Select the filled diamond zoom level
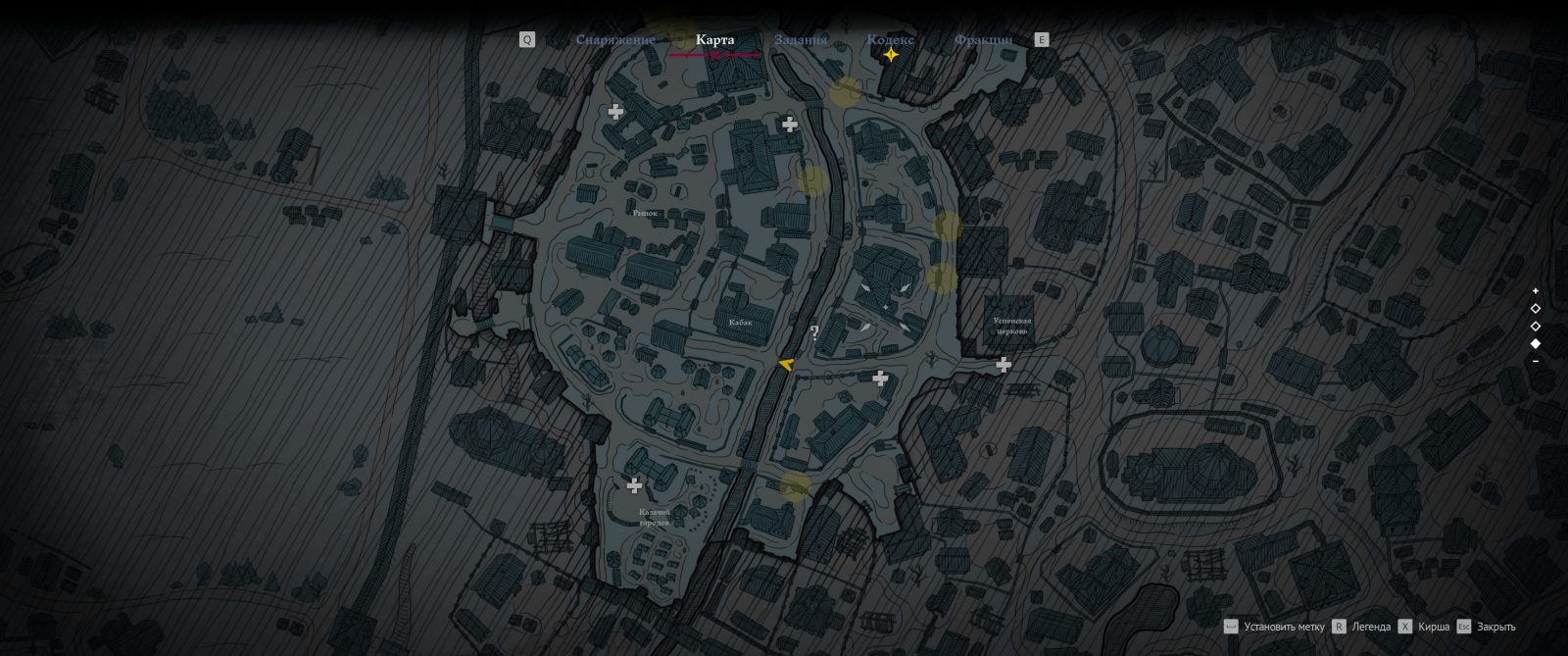The height and width of the screenshot is (656, 1568). click(1536, 343)
